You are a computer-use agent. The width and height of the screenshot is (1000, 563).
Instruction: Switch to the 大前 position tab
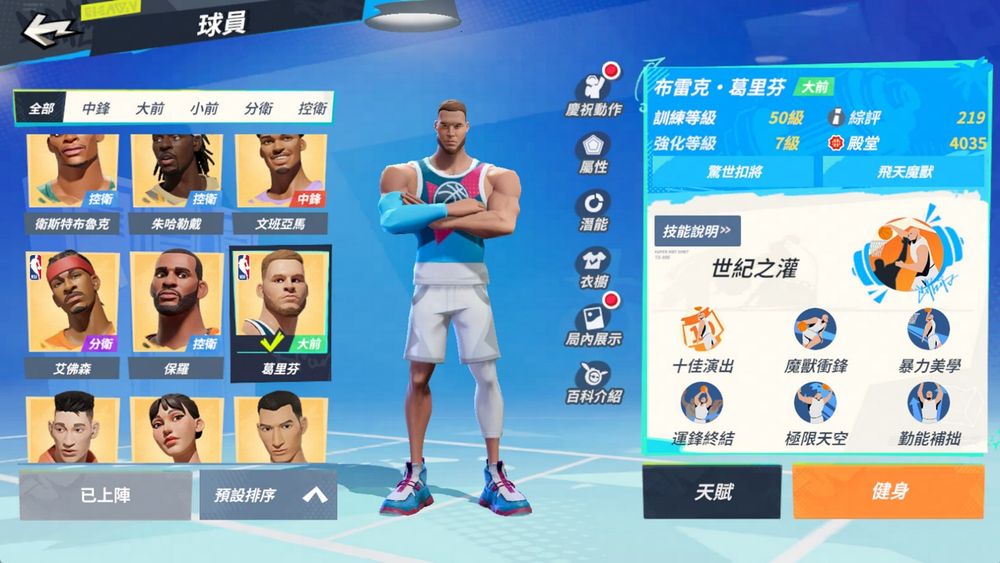[150, 108]
